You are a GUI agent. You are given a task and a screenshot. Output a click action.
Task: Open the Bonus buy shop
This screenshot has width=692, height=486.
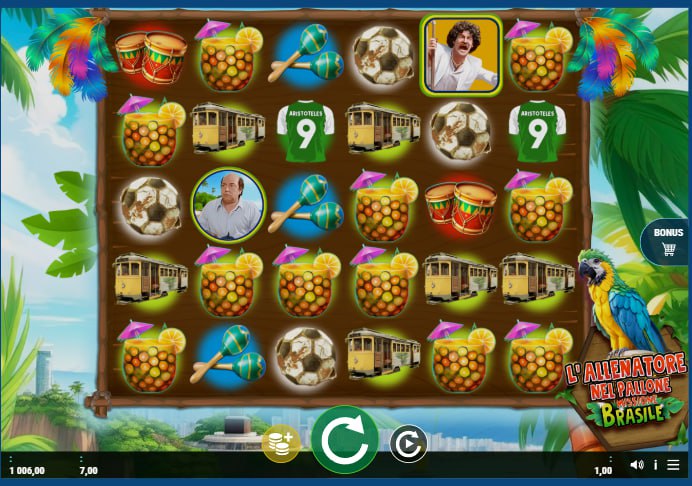point(666,241)
